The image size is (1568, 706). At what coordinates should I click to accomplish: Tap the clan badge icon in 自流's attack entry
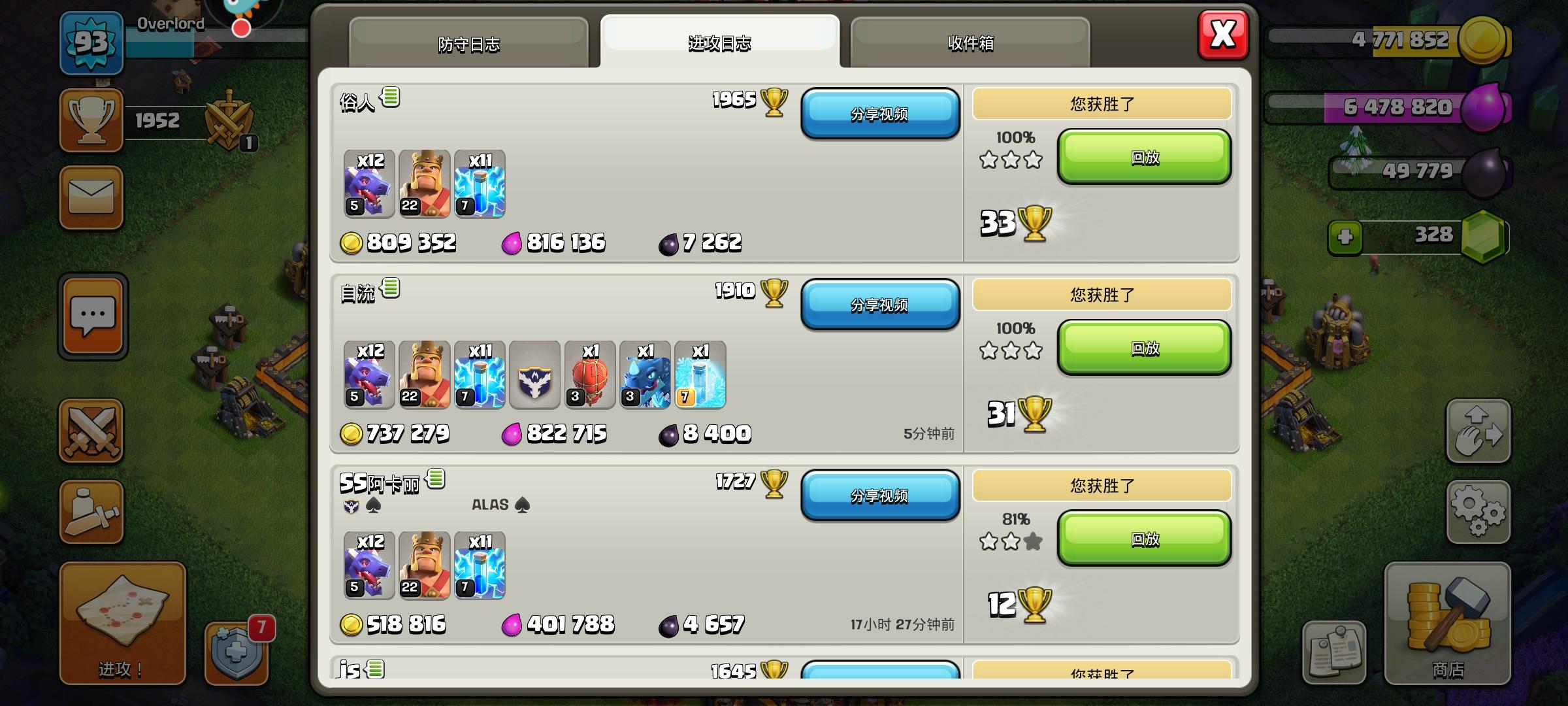click(x=534, y=376)
